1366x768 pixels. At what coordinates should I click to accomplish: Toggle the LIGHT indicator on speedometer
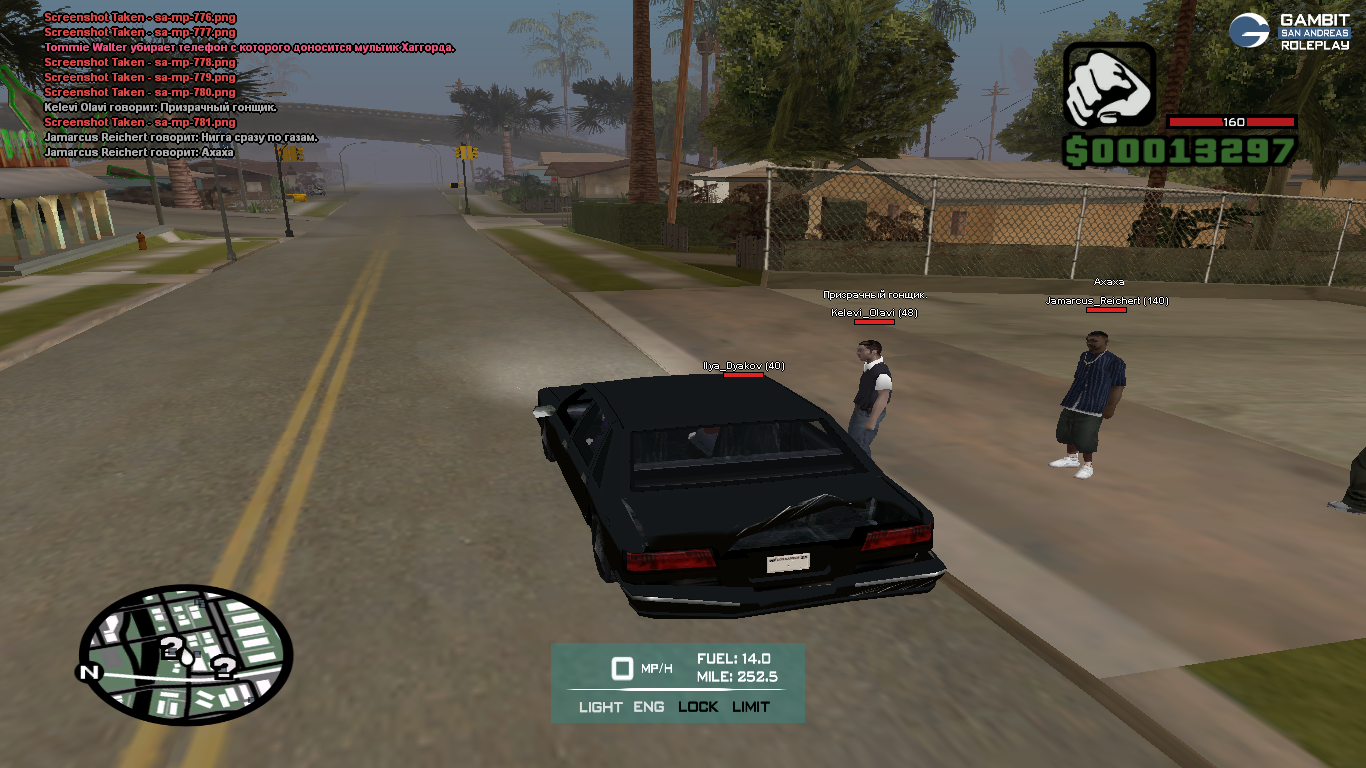600,707
